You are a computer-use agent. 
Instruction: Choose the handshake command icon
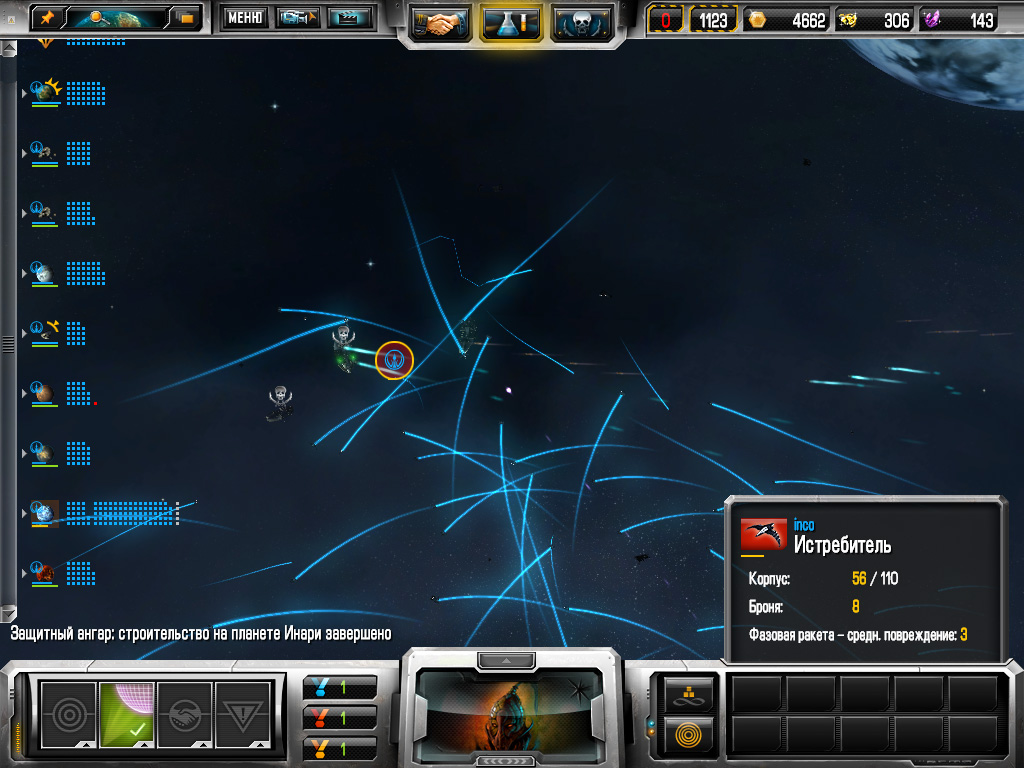pos(185,714)
